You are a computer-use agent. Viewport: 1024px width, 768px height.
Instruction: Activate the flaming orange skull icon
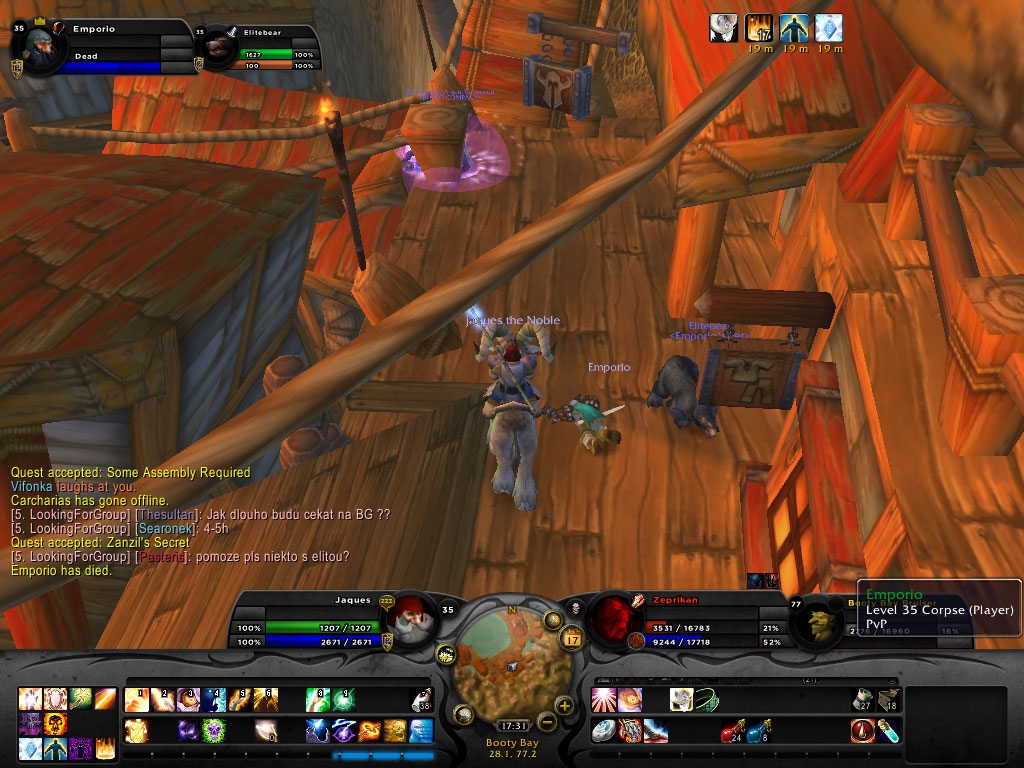point(54,724)
